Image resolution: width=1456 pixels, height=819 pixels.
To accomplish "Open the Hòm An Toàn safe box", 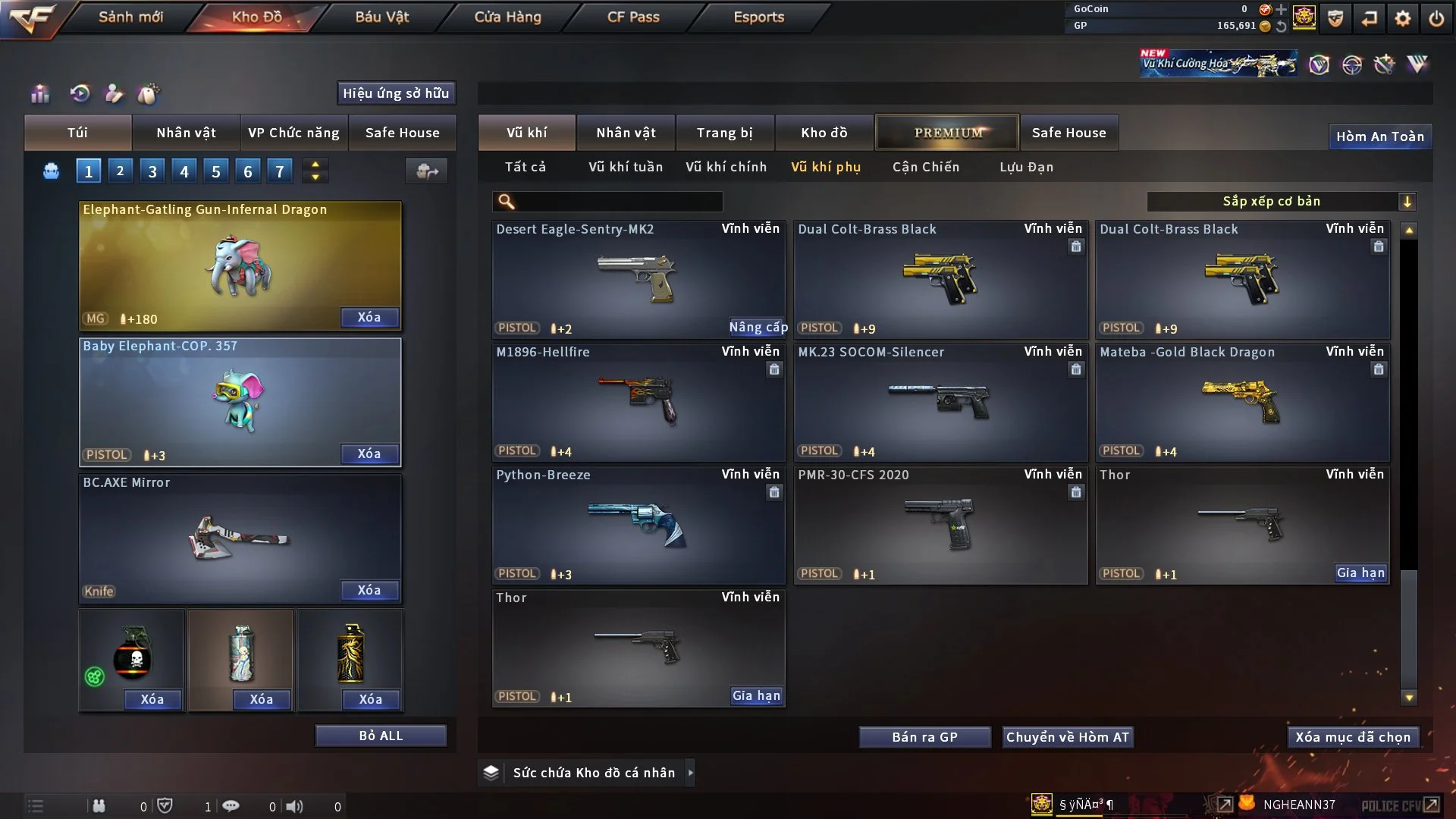I will point(1379,136).
